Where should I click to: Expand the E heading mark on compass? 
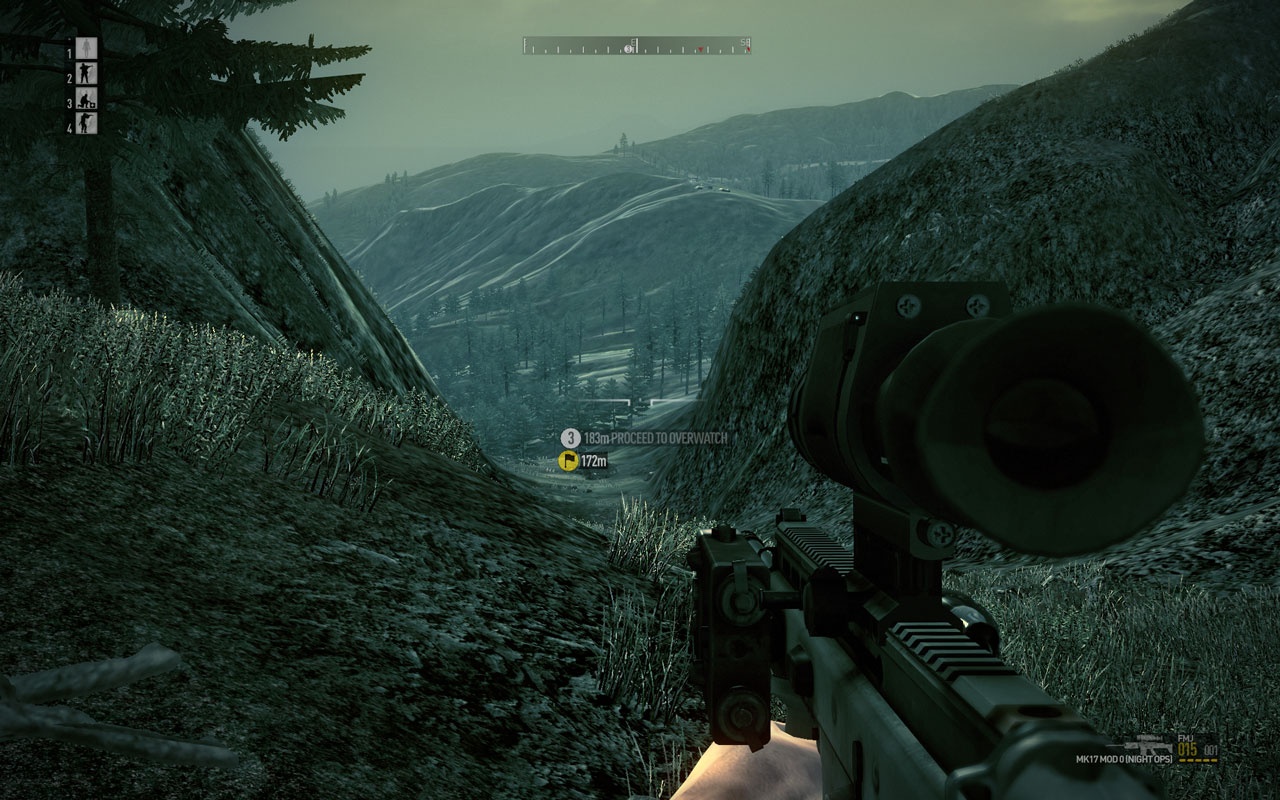pyautogui.click(x=632, y=42)
